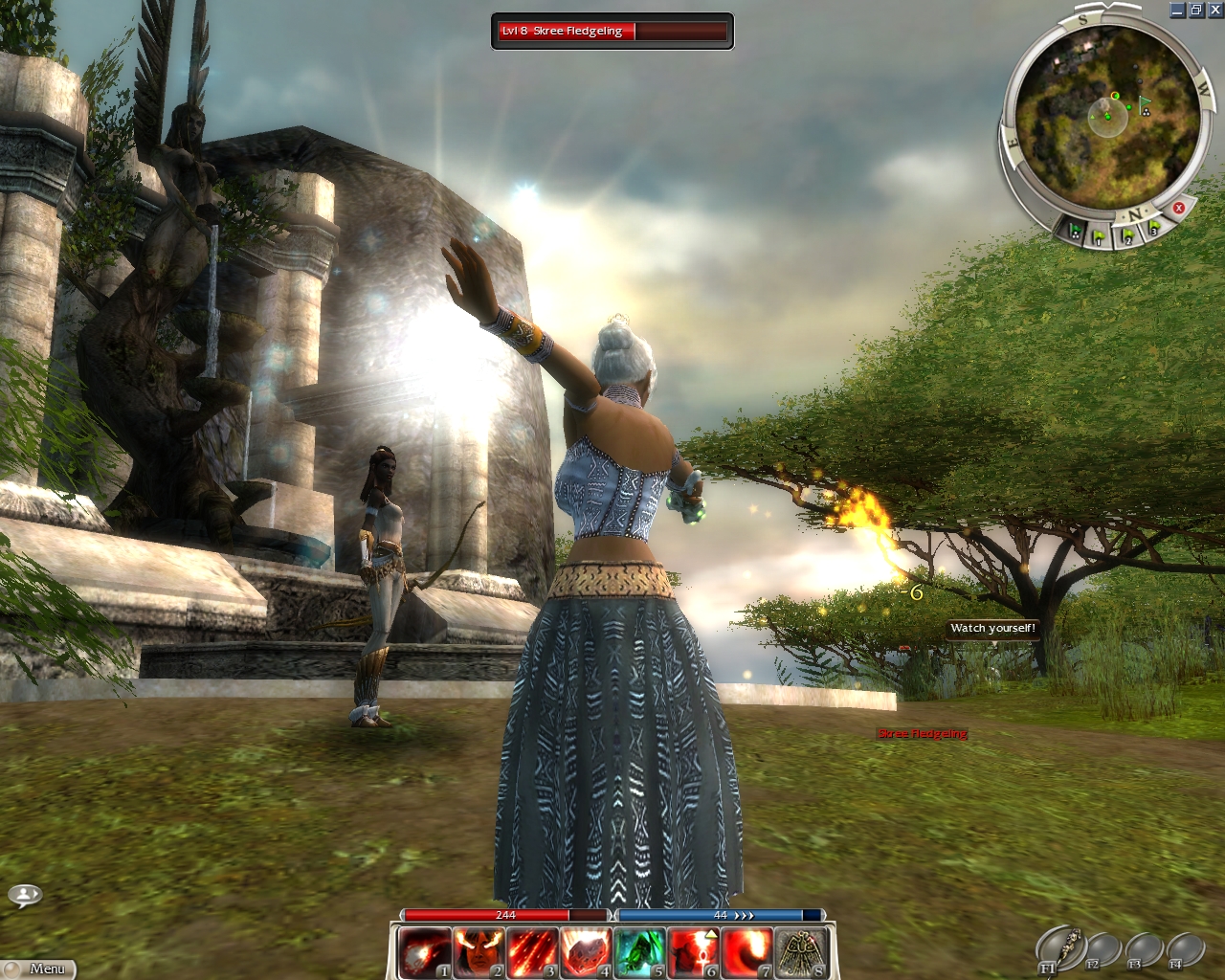The image size is (1225, 980).
Task: Clear flags with the red X button
Action: coord(1179,208)
